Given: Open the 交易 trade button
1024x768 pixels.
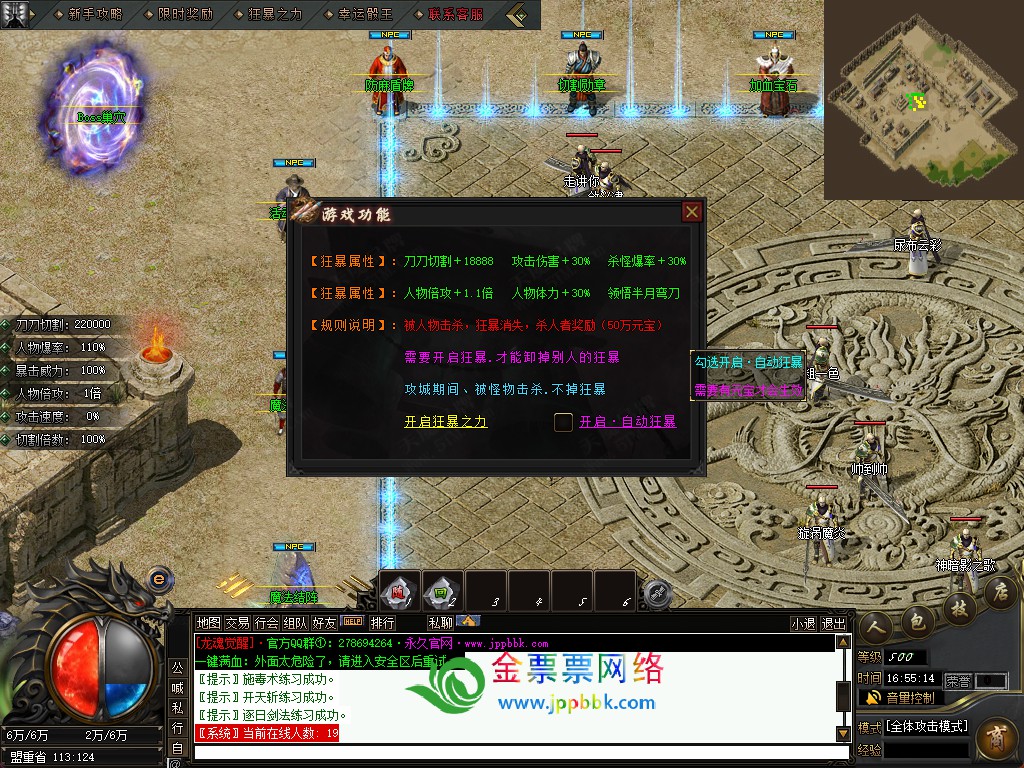Looking at the screenshot, I should click(x=237, y=623).
